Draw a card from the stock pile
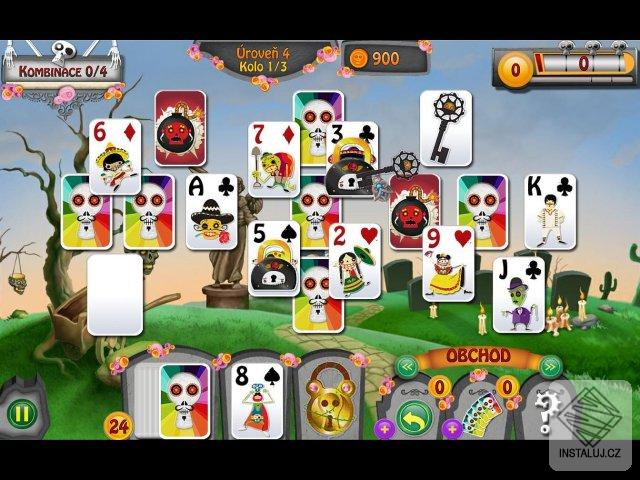This screenshot has width=640, height=480. click(172, 400)
